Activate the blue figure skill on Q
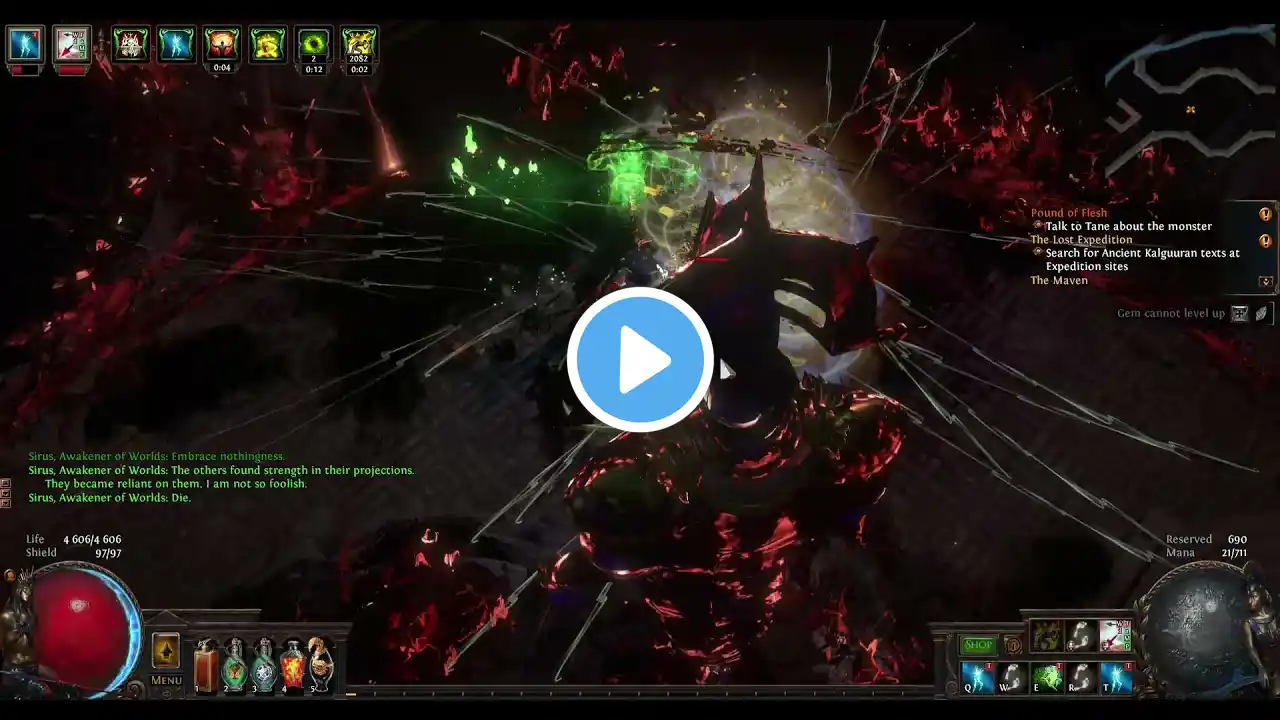Viewport: 1280px width, 720px height. coord(977,677)
